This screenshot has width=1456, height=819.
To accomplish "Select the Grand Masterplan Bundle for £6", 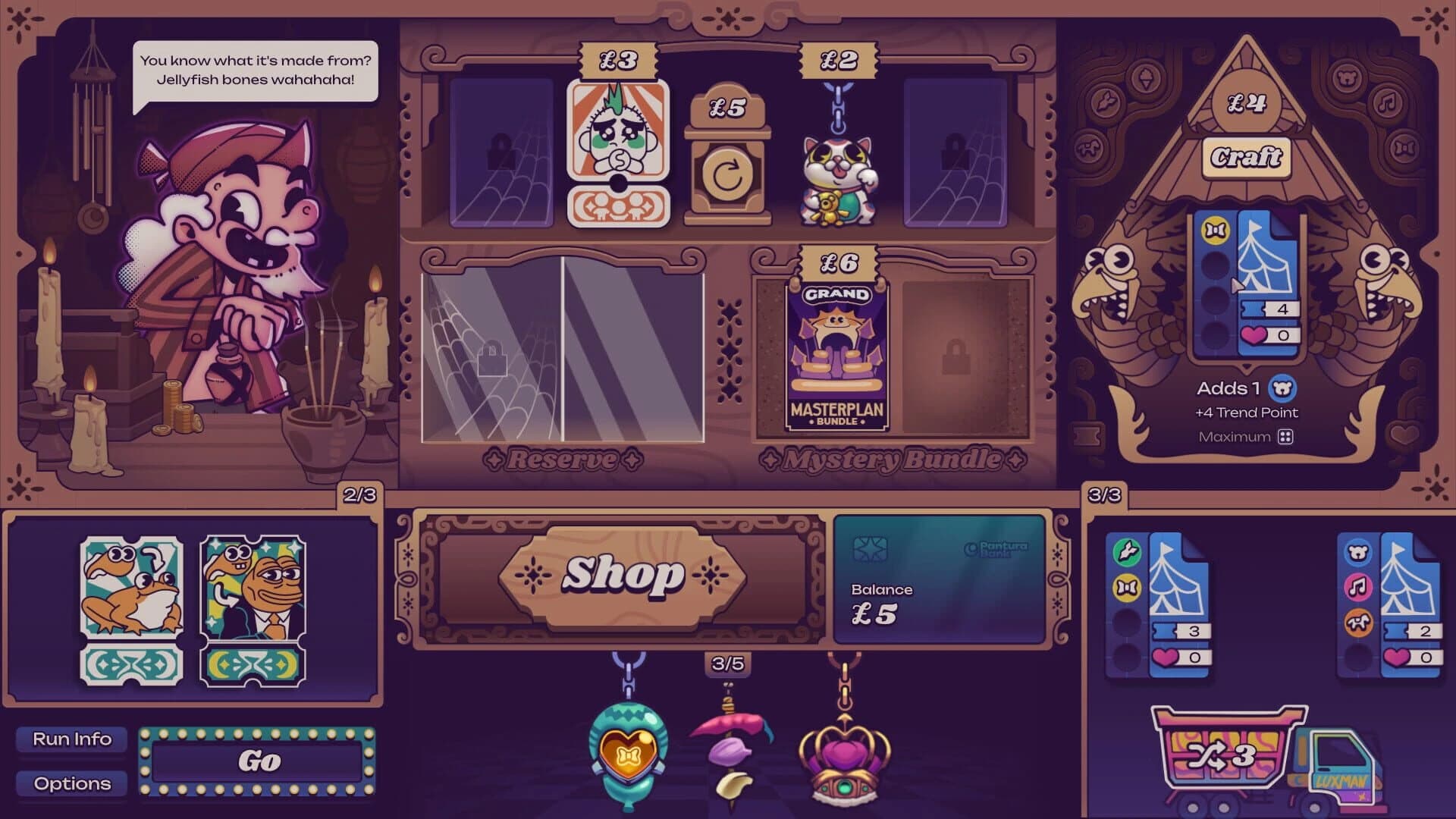I will point(836,356).
